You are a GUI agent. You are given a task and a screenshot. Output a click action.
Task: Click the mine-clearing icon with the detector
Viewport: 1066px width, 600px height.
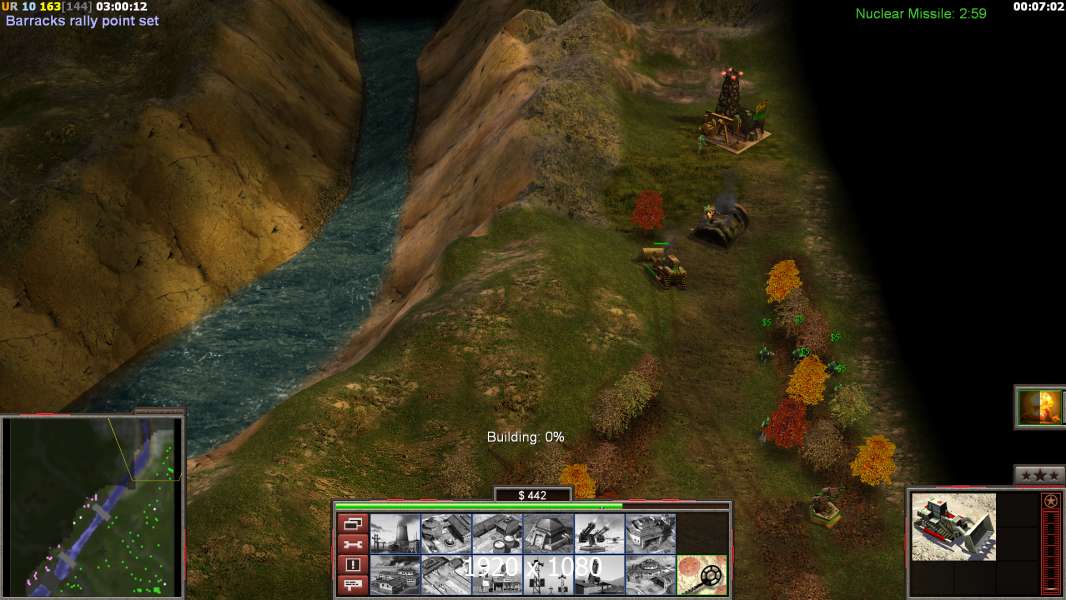701,575
